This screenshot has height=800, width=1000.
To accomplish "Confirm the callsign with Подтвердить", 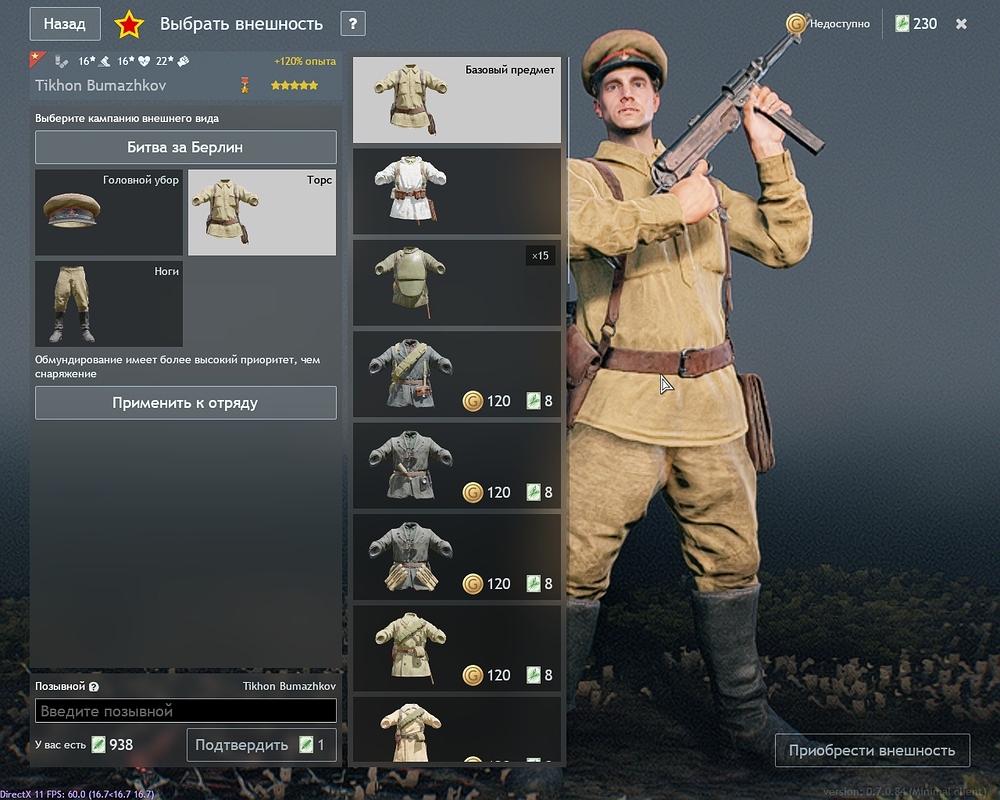I will point(260,745).
